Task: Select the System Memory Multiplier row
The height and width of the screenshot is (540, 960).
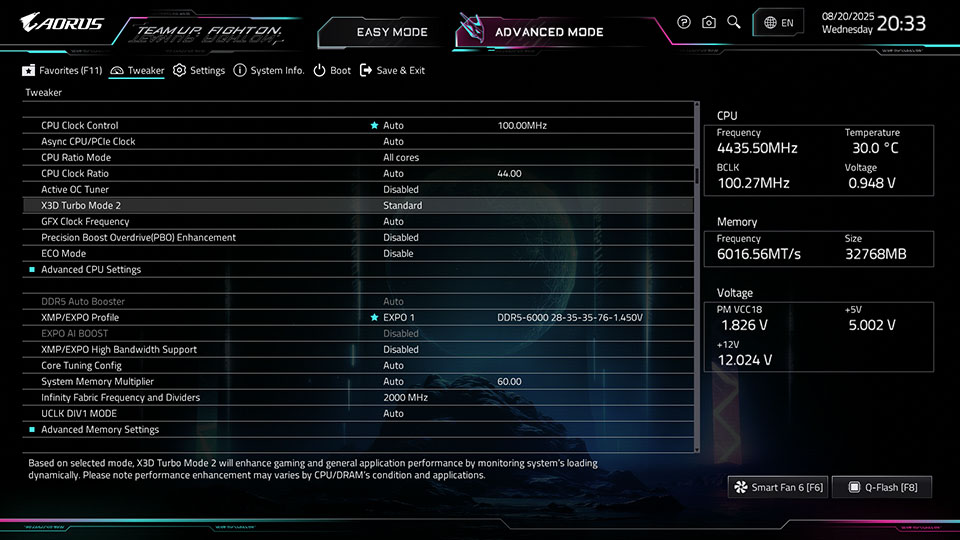Action: pos(98,381)
